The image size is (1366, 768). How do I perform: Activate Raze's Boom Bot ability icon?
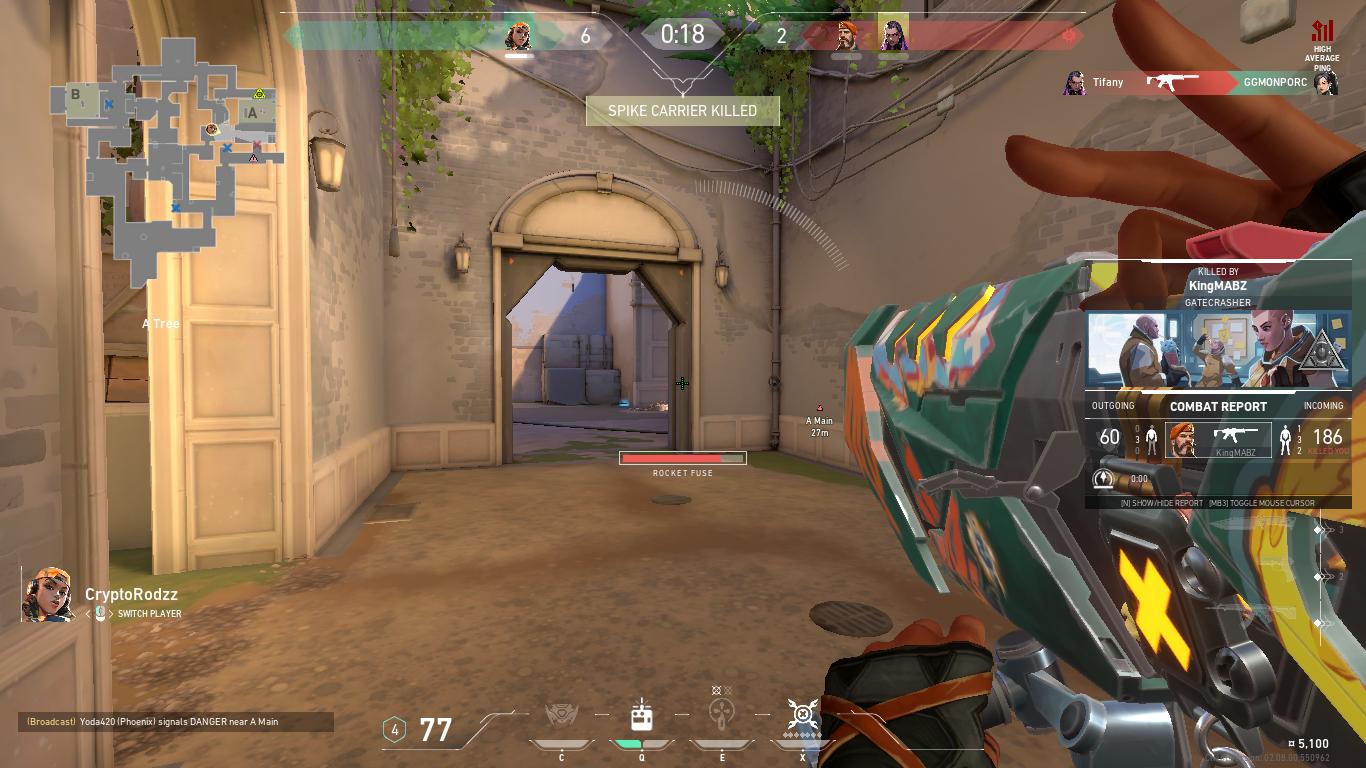tap(562, 716)
